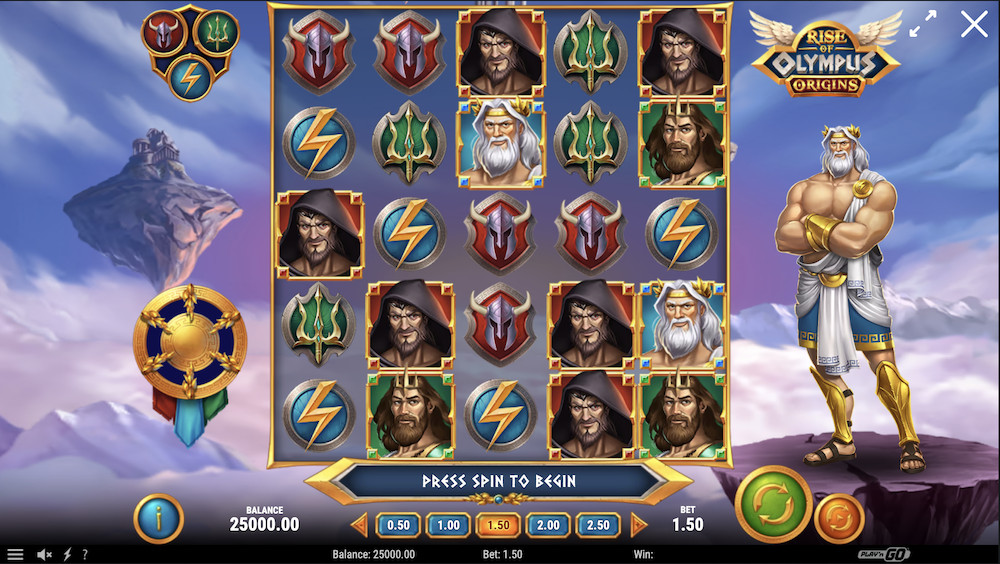Pick the 1.50 bet amount
The height and width of the screenshot is (564, 1000).
498,525
